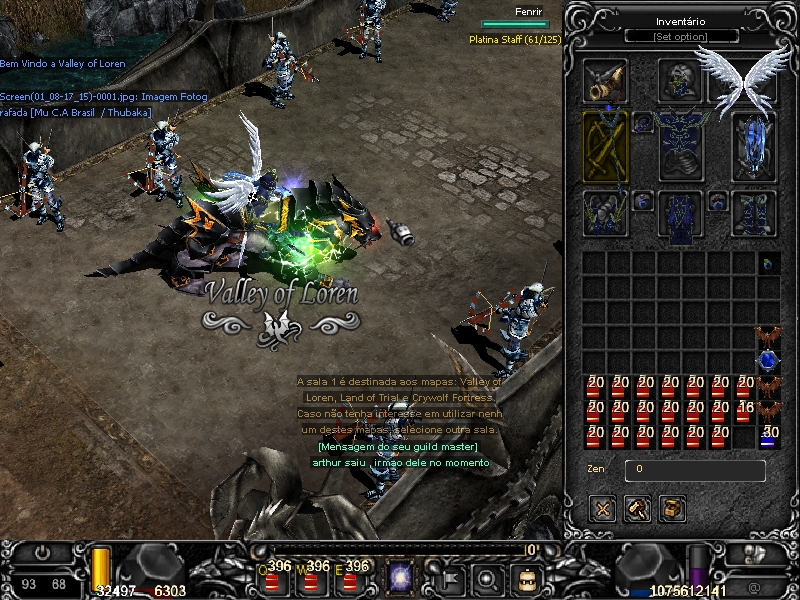Screen dimensions: 800x600
Task: Select the equipped pants slot
Action: (x=681, y=214)
